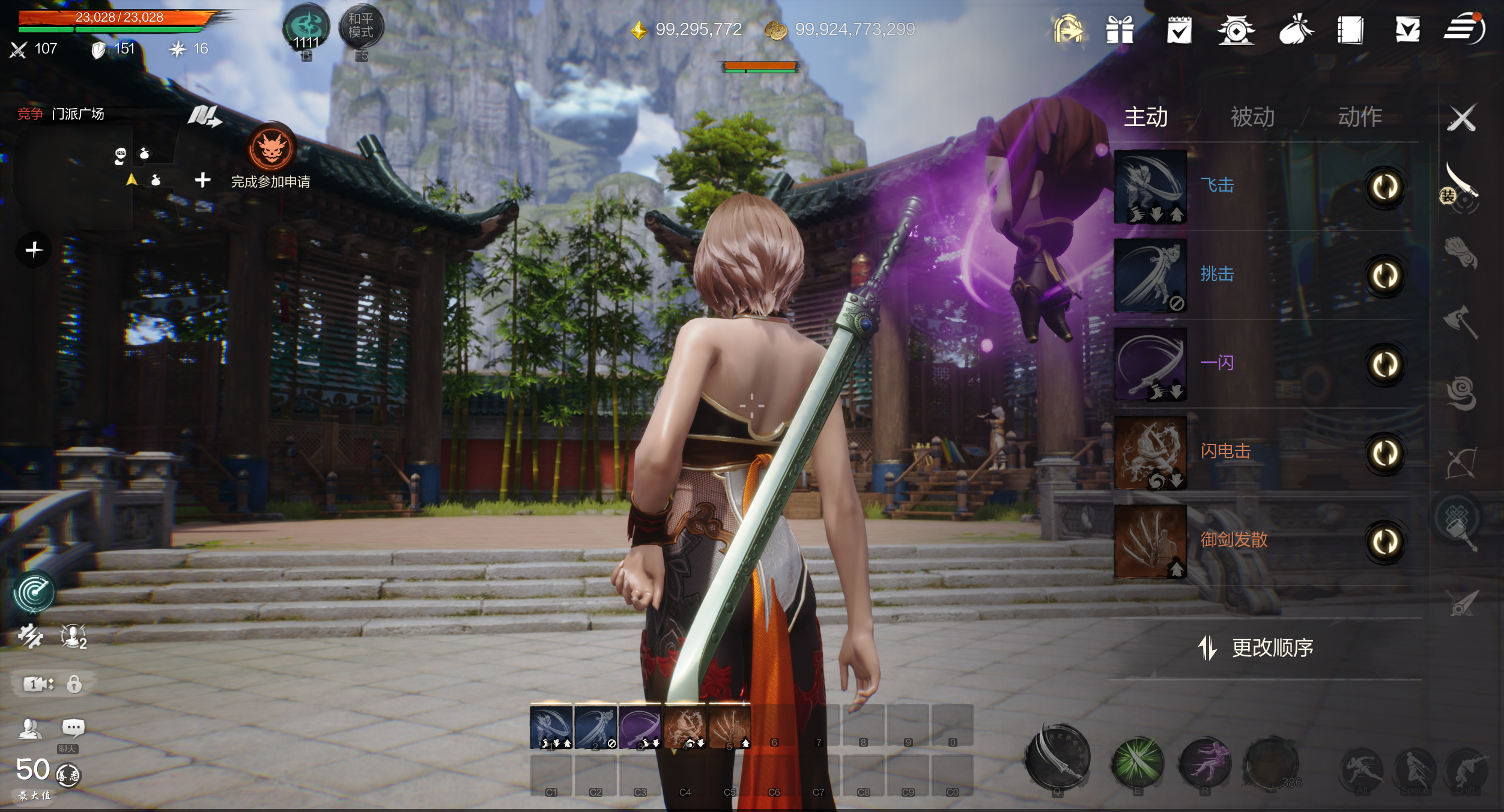Pick the 一闪 skill entry
This screenshot has height=812, width=1504.
tap(1150, 364)
